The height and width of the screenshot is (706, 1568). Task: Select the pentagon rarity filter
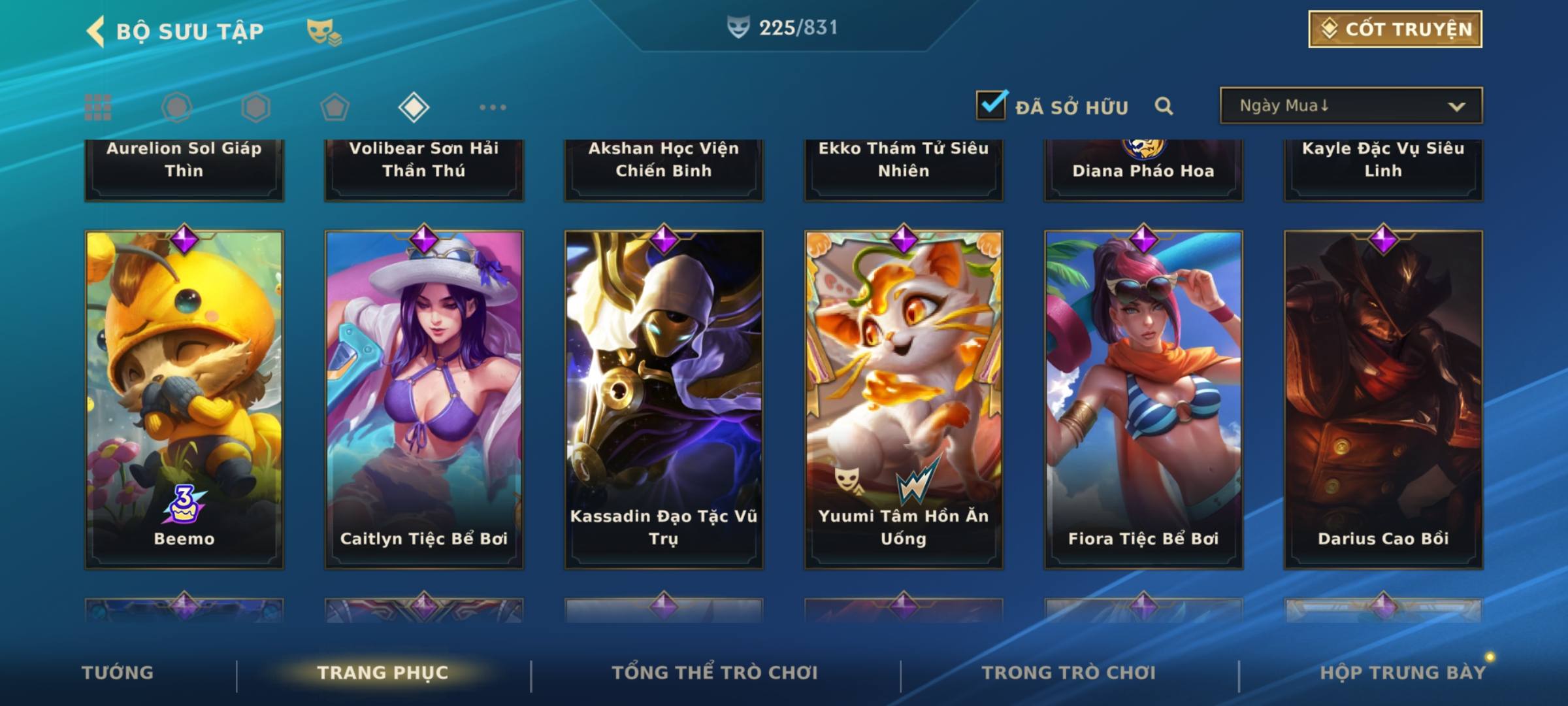point(335,107)
